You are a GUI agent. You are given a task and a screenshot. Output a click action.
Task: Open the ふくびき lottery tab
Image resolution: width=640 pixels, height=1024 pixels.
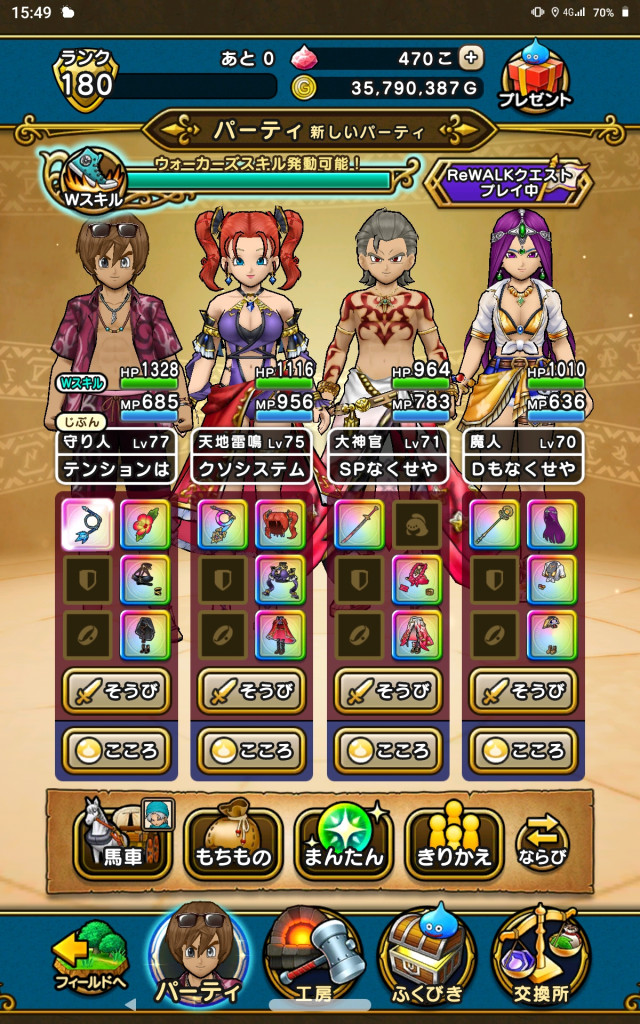pos(424,958)
